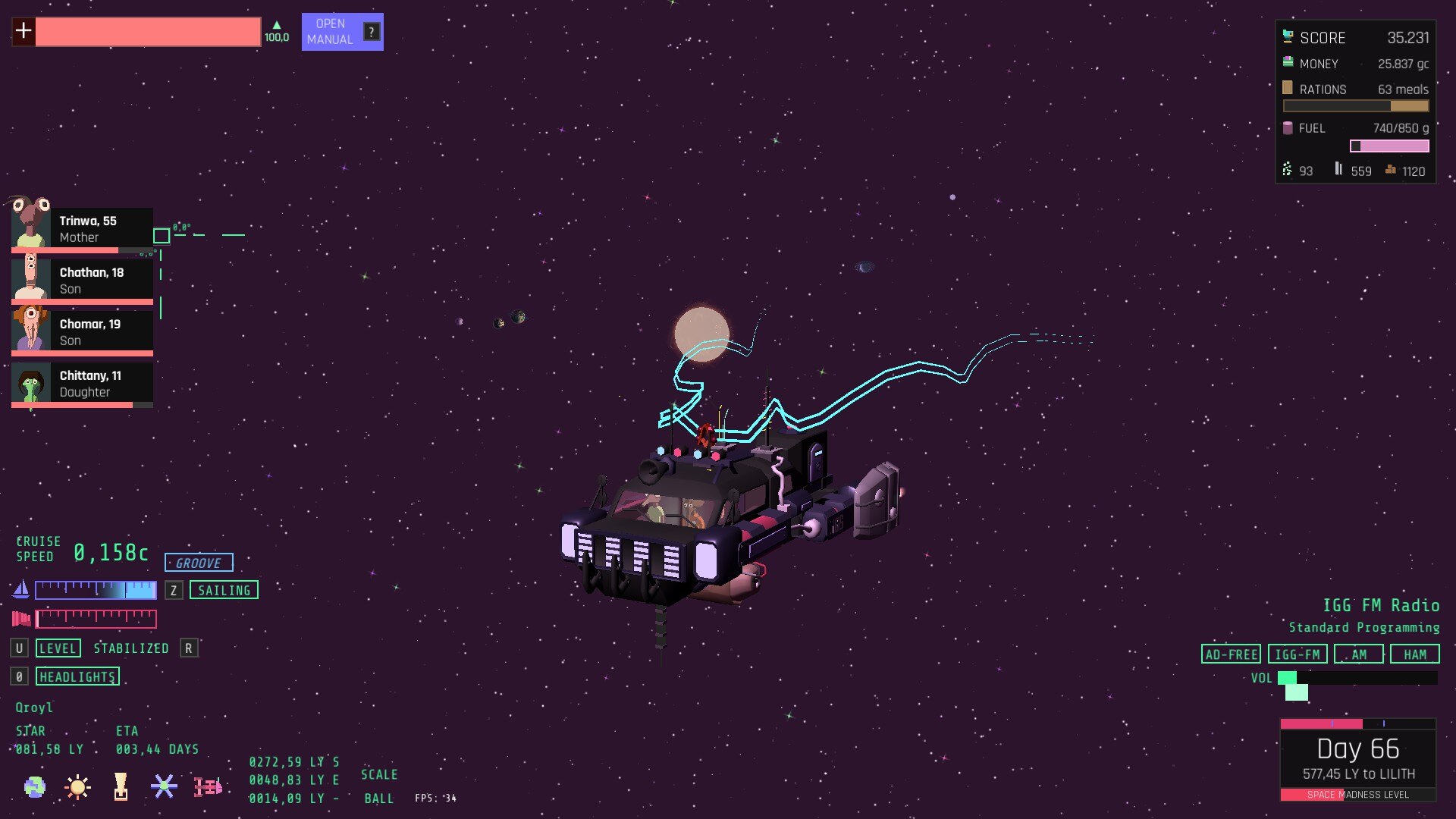Switch radio to HAM band
1456x819 pixels.
click(1414, 654)
